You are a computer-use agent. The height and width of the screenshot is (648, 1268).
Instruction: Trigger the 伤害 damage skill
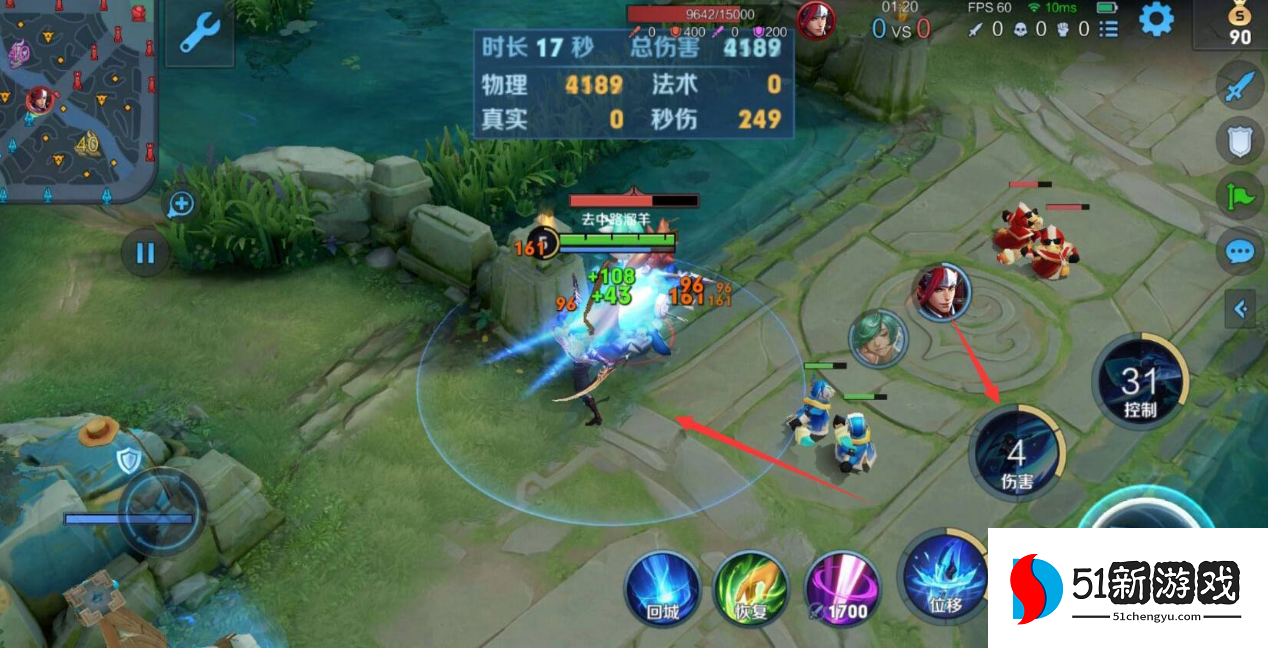coord(1016,455)
